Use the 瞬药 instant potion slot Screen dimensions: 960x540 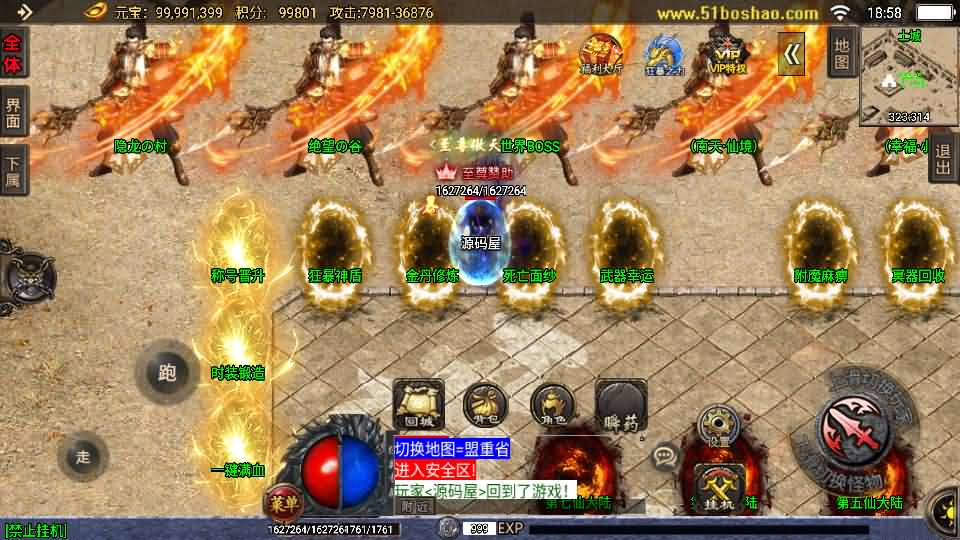pyautogui.click(x=620, y=402)
